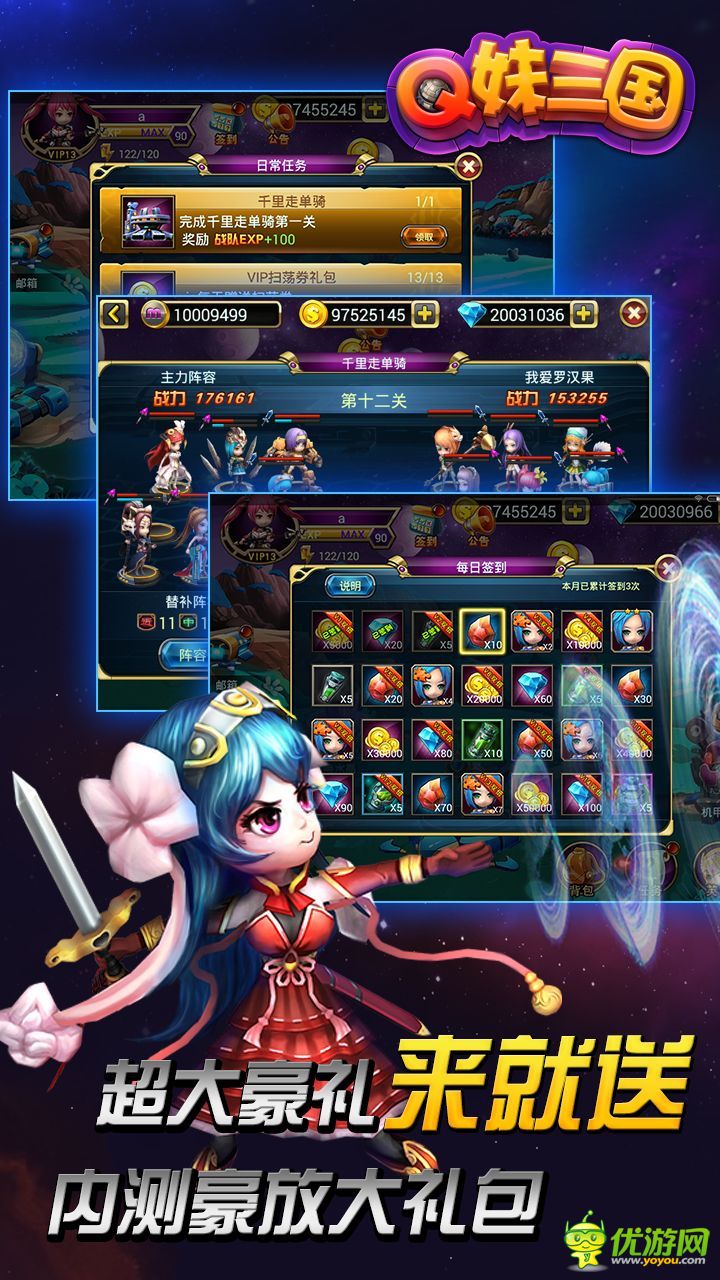Open the 说明 info button in the sign-in panel
Viewport: 720px width, 1280px height.
pyautogui.click(x=349, y=585)
